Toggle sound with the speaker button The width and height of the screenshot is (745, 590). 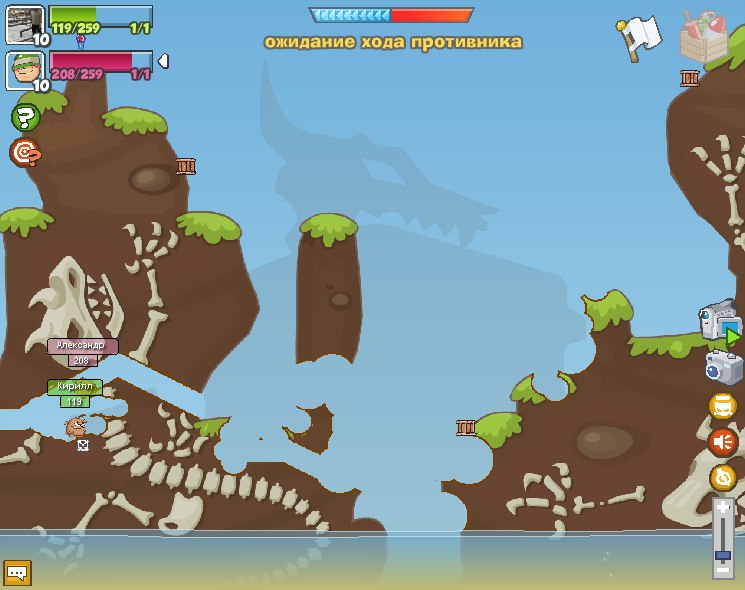723,441
